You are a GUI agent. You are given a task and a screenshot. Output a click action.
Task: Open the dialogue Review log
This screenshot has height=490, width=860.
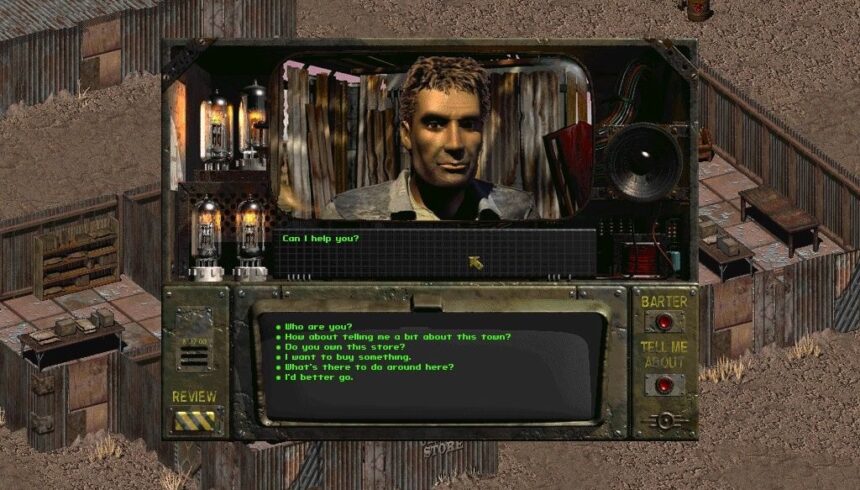click(x=194, y=418)
